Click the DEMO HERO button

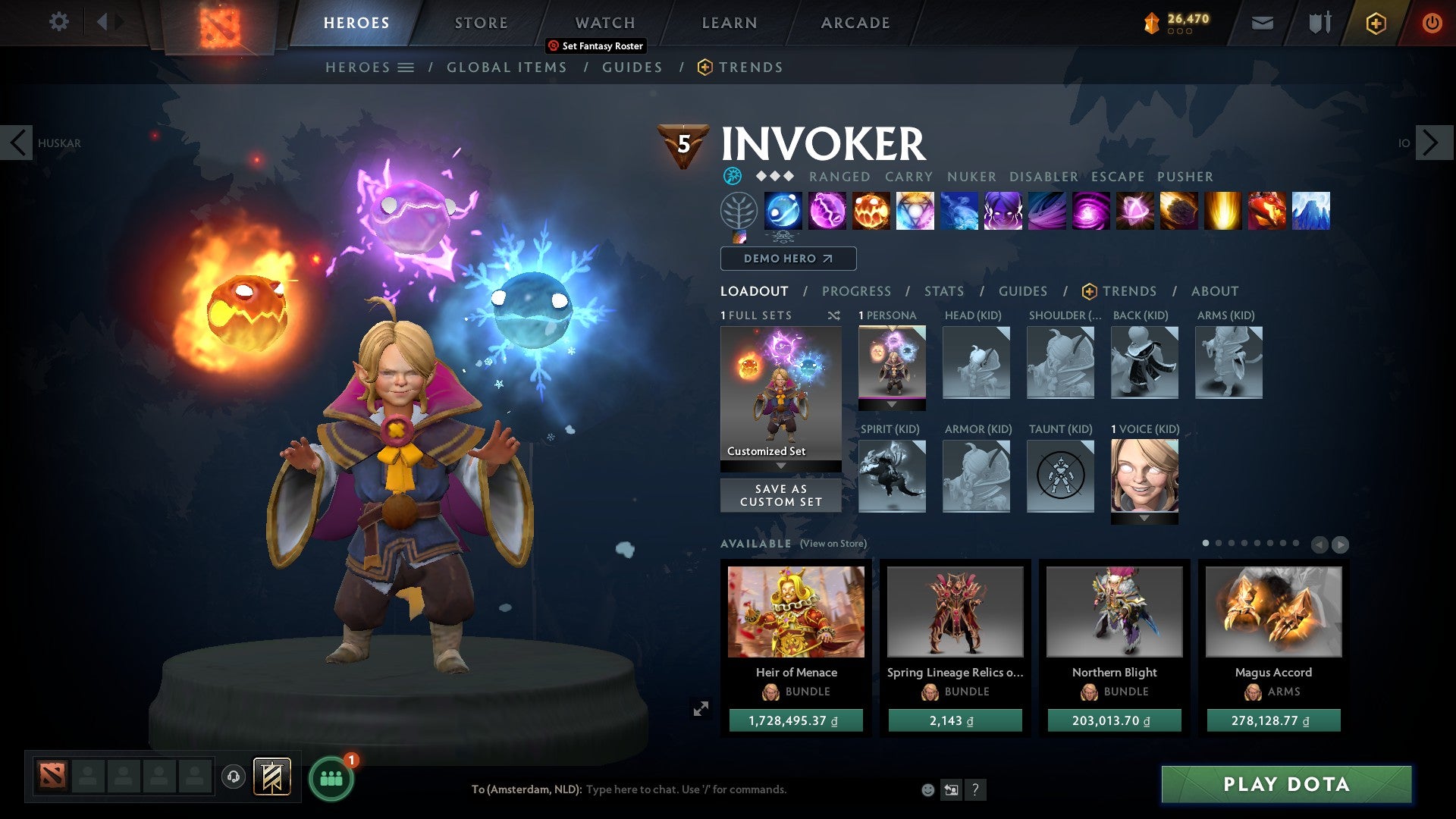[787, 259]
